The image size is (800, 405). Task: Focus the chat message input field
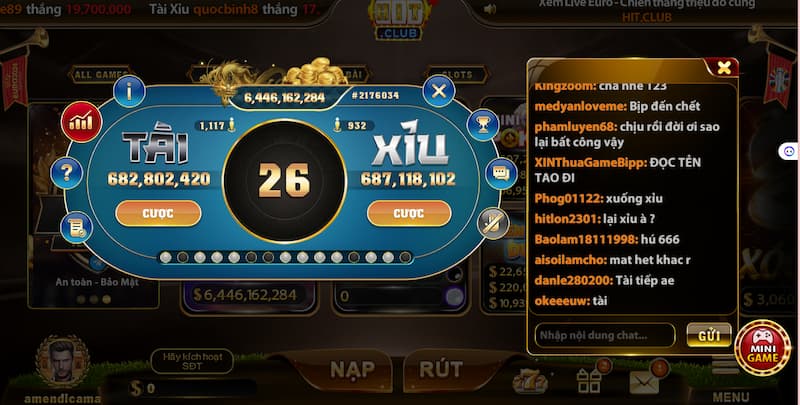(x=604, y=335)
